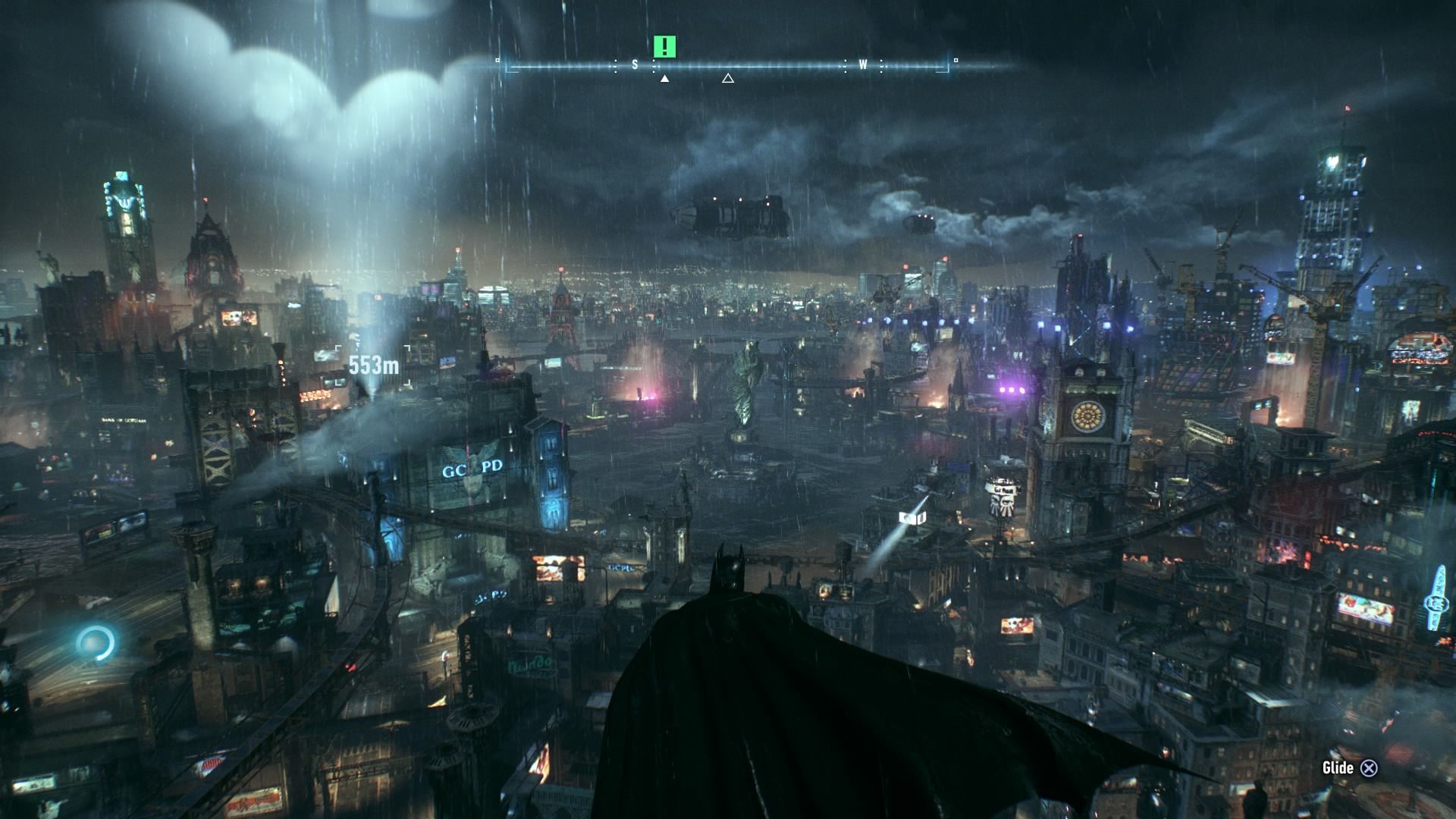The image size is (1456, 819).
Task: Select the 553m waypoint marker
Action: pos(373,366)
